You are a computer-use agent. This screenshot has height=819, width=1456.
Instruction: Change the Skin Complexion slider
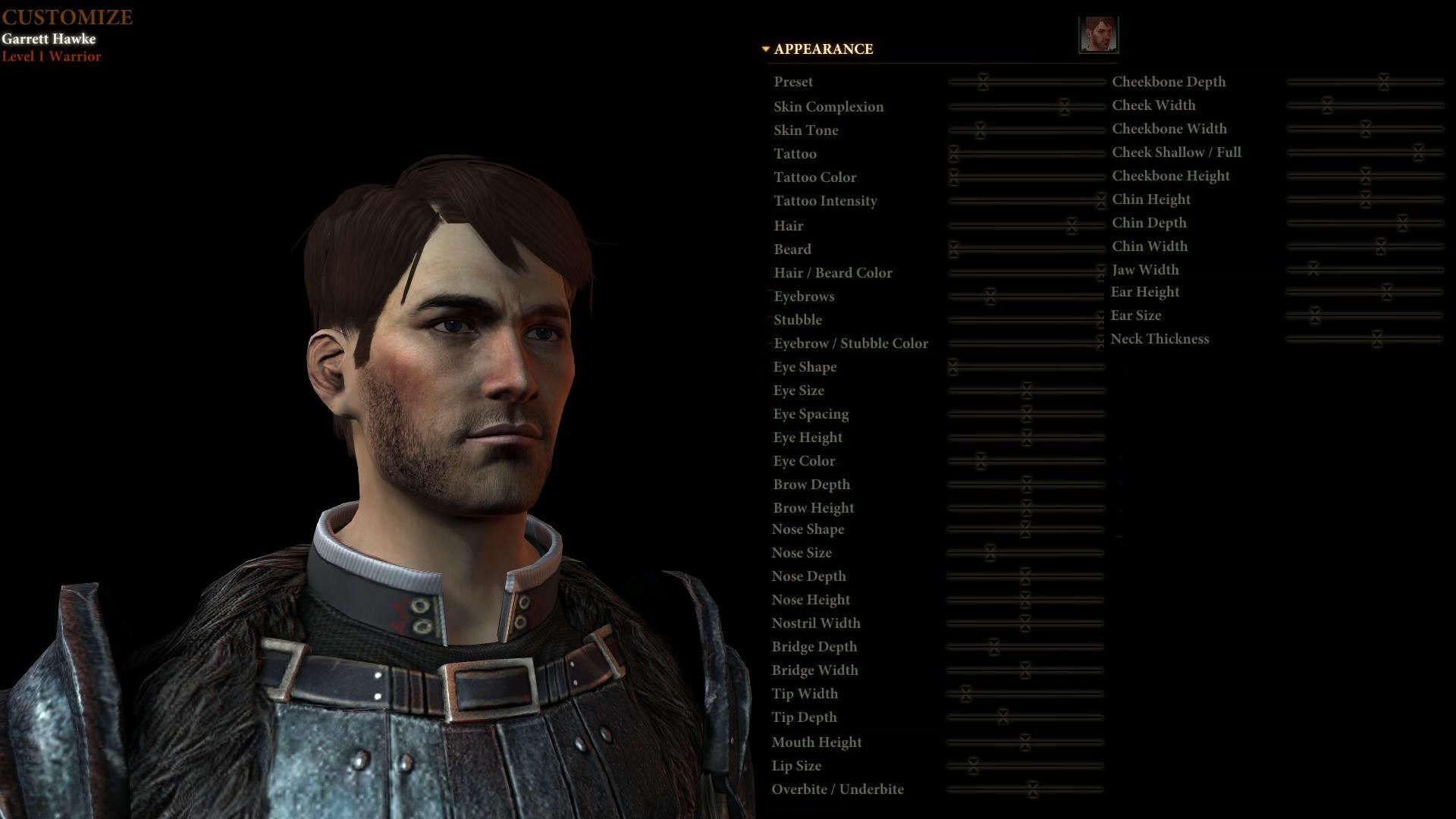tap(1064, 106)
